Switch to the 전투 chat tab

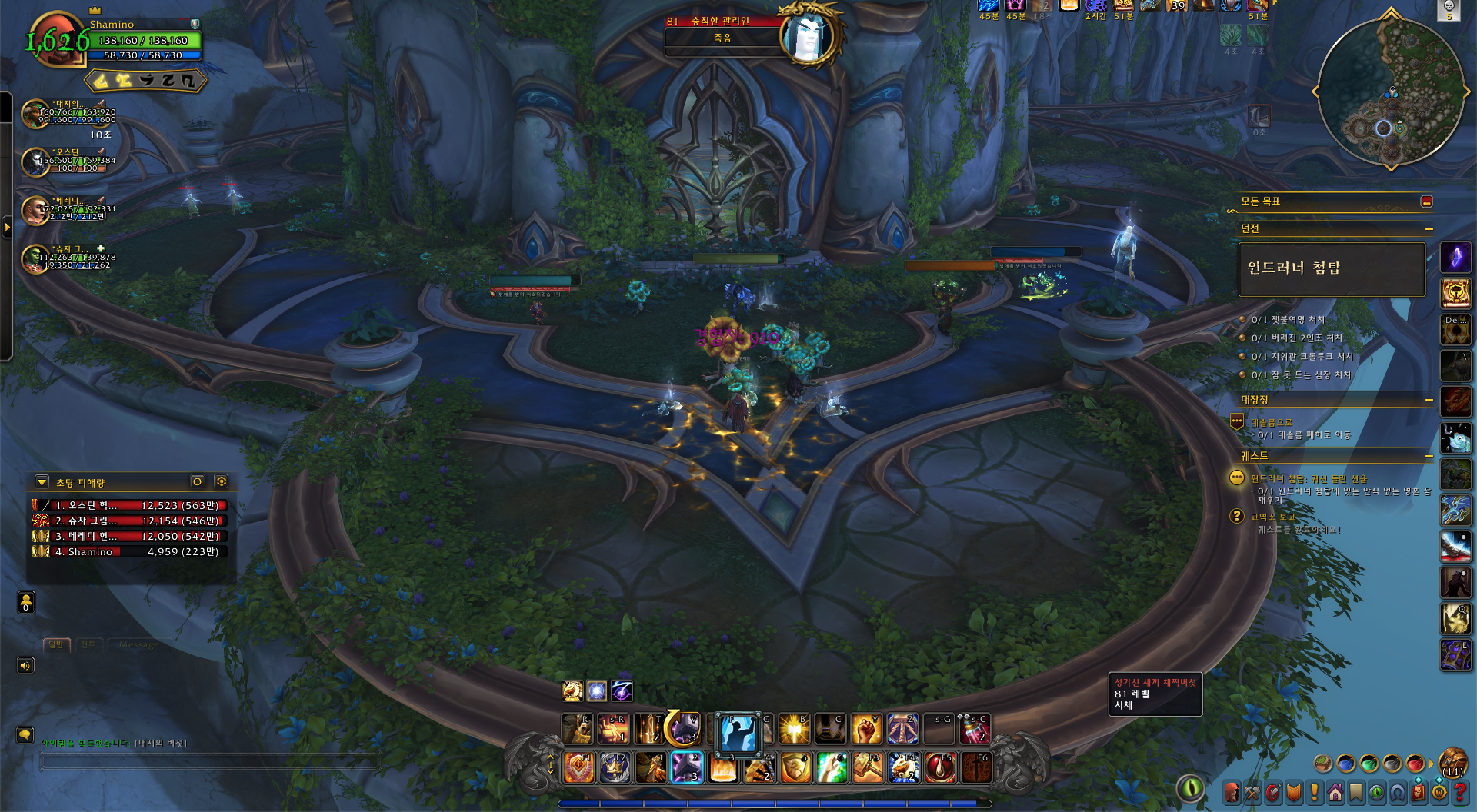[x=88, y=644]
